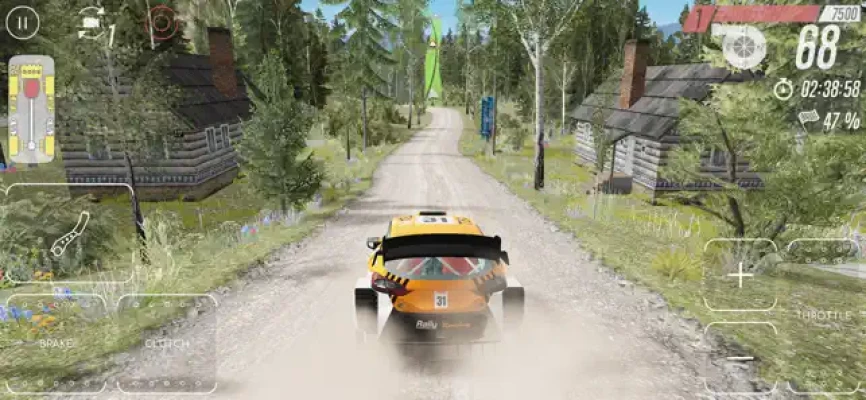Screen dimensions: 866x400
Task: Pull the handbrake lever button
Action: pyautogui.click(x=68, y=235)
